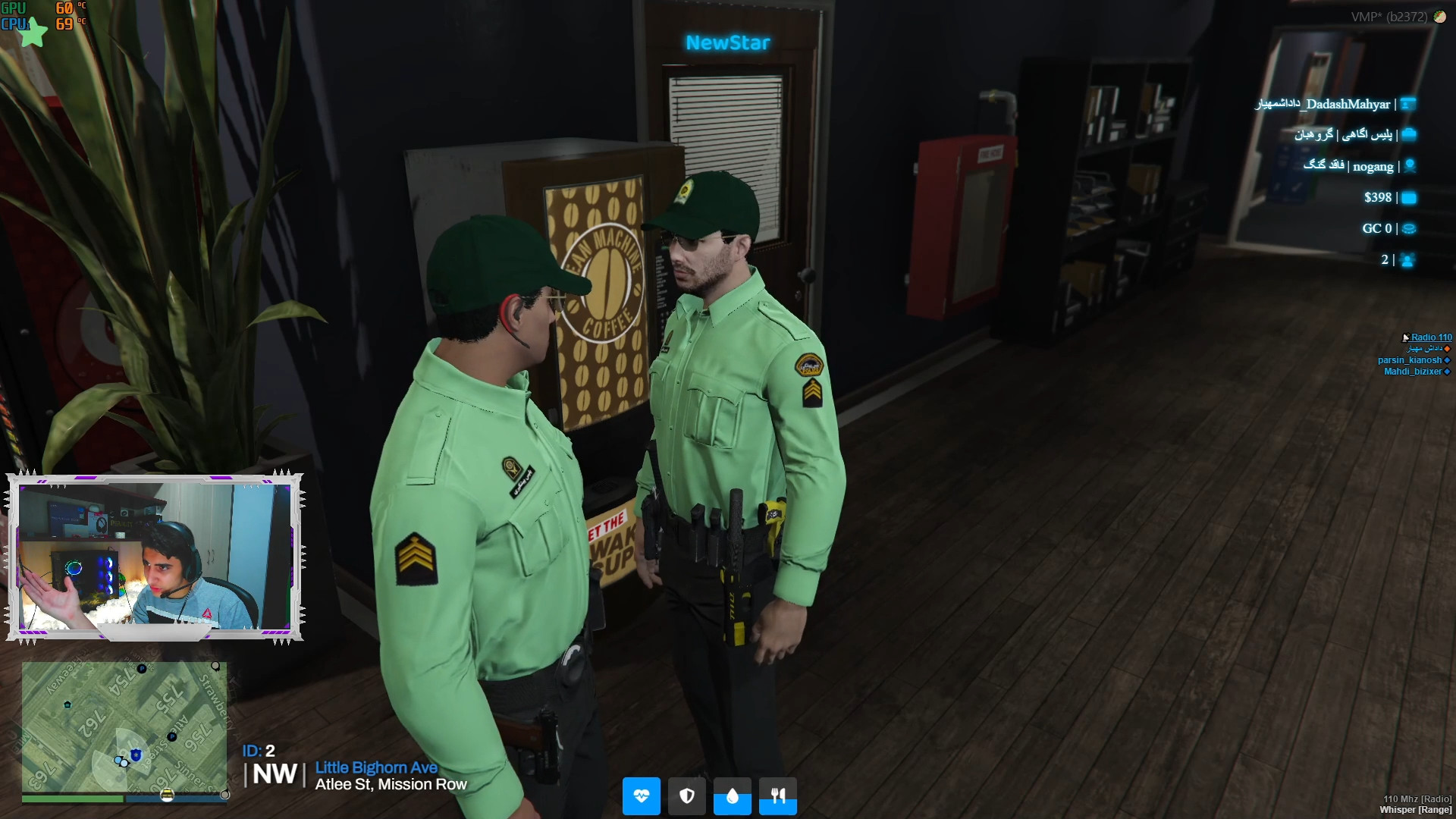This screenshot has width=1456, height=819.
Task: Click the streamer webcam overlay
Action: click(x=155, y=557)
